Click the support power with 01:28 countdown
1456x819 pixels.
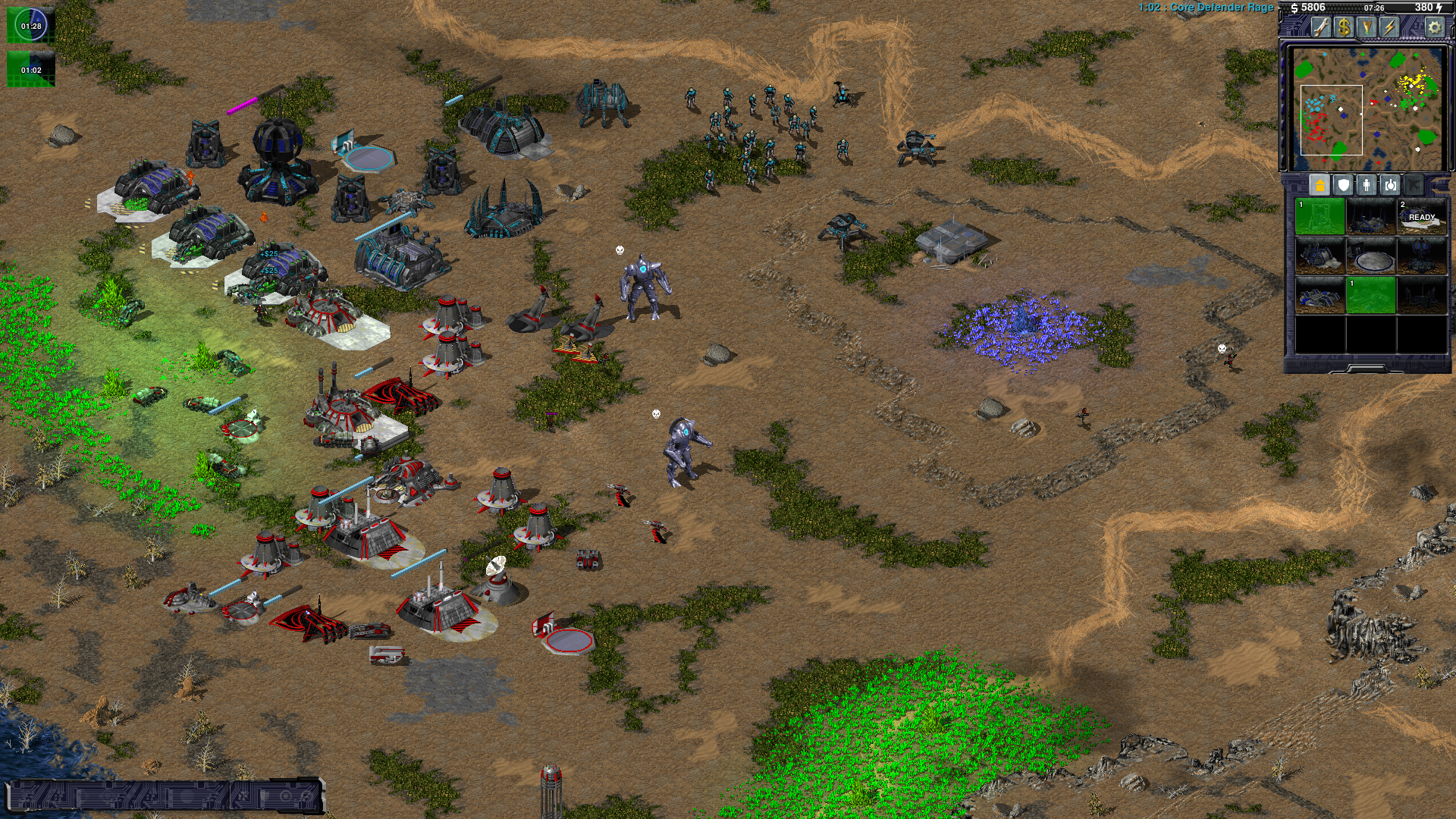31,26
